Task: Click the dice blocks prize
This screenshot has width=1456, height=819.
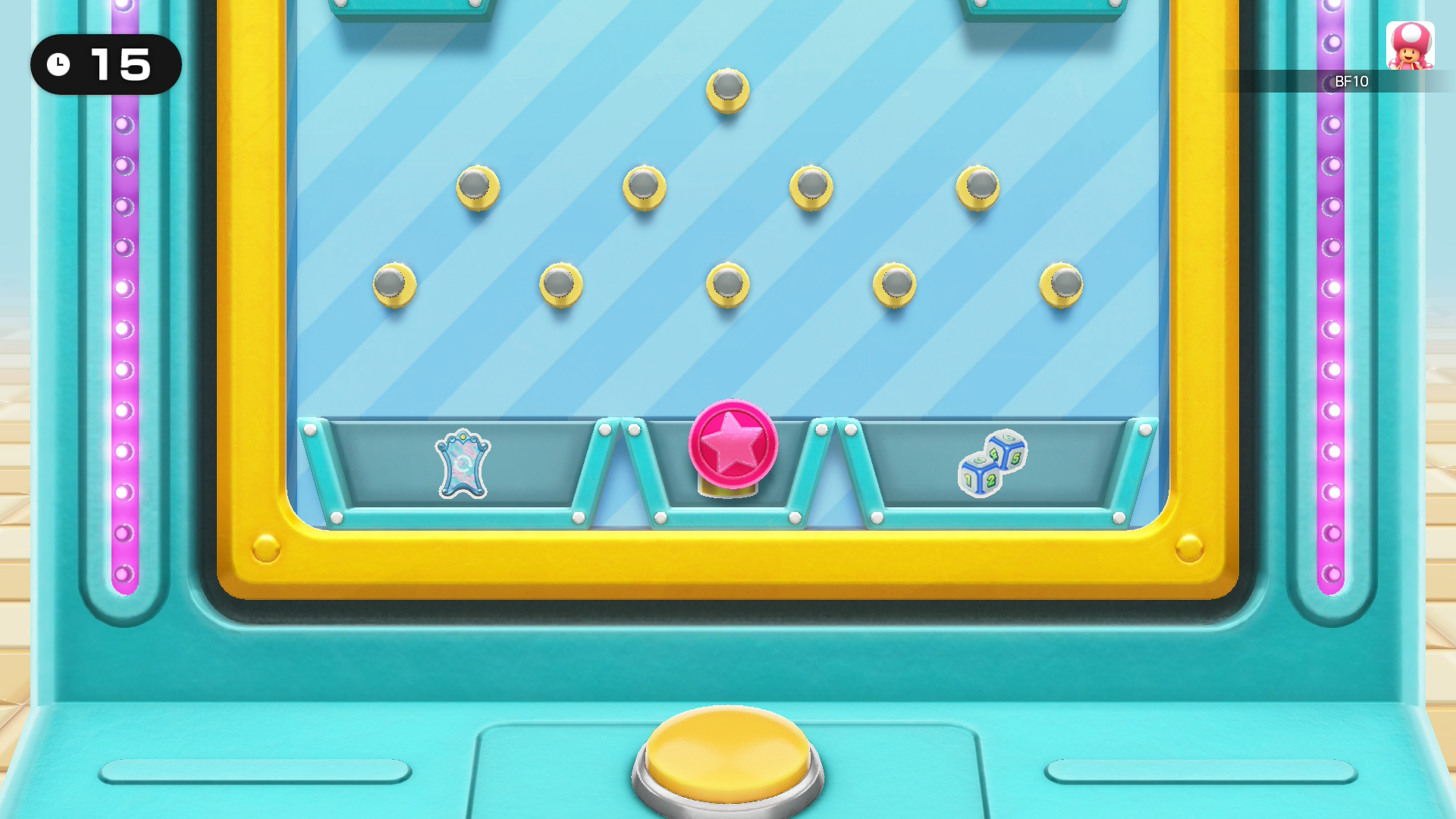Action: pyautogui.click(x=993, y=465)
